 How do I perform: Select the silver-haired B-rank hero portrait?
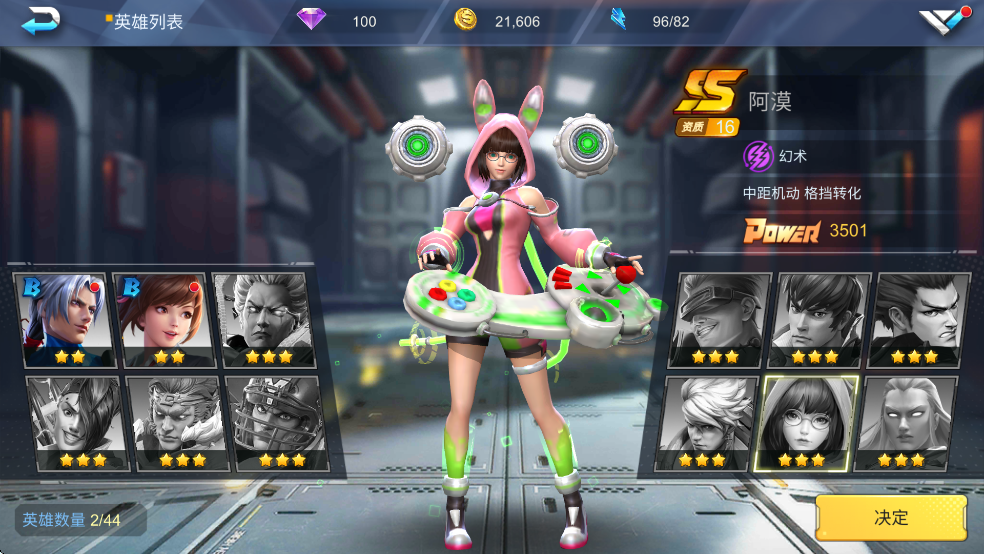tap(62, 318)
